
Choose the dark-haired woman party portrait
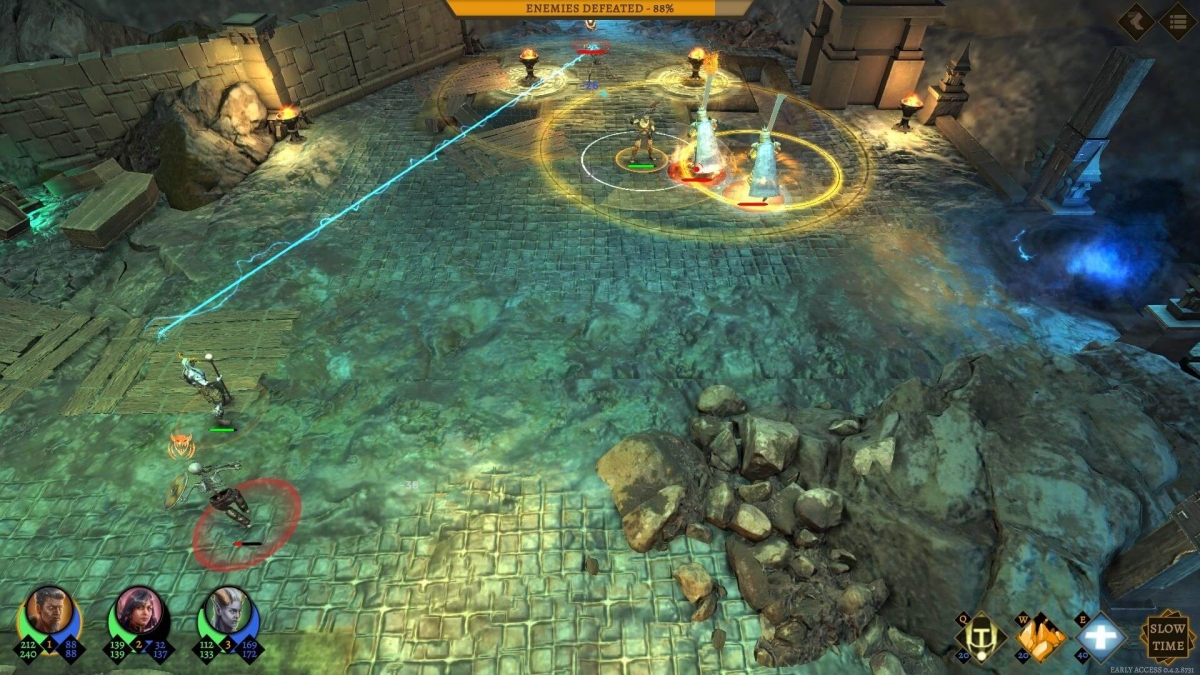click(x=139, y=610)
